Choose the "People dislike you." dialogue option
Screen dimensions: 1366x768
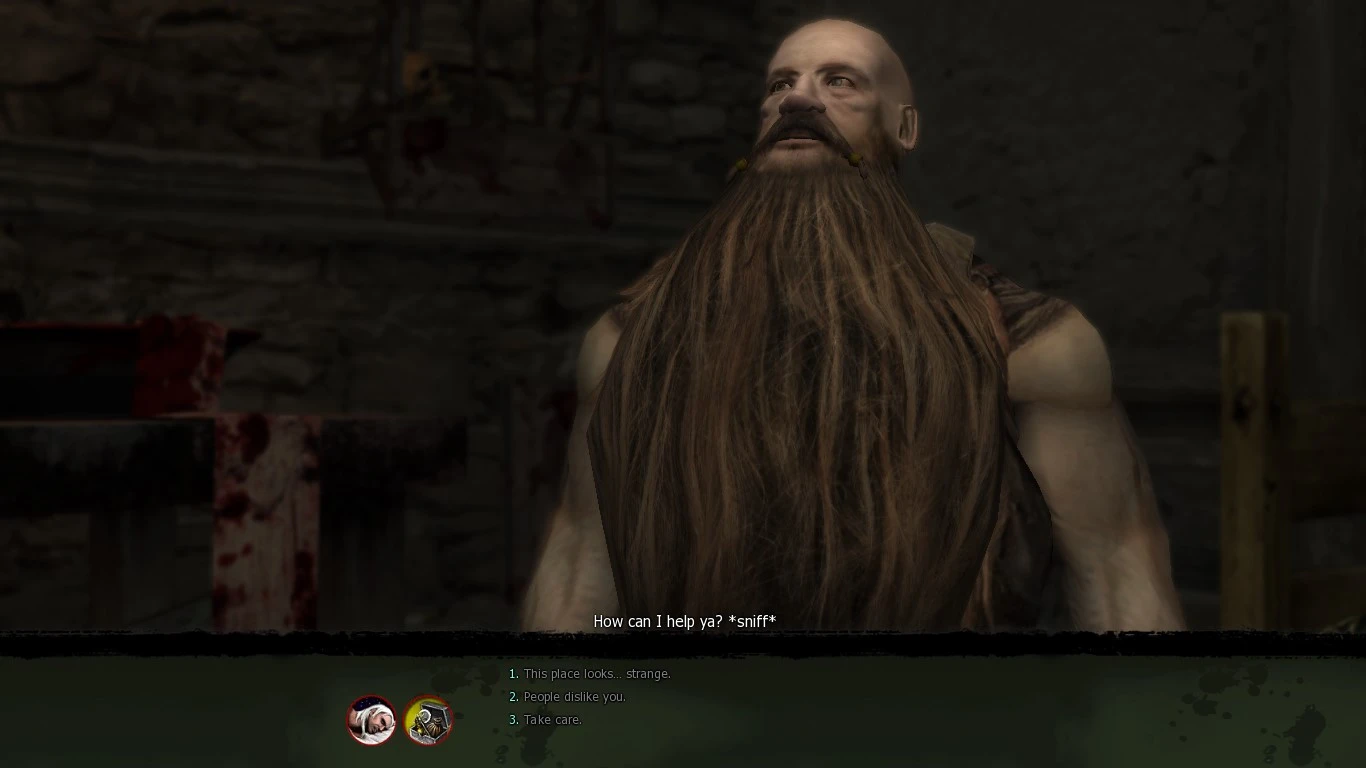(571, 697)
